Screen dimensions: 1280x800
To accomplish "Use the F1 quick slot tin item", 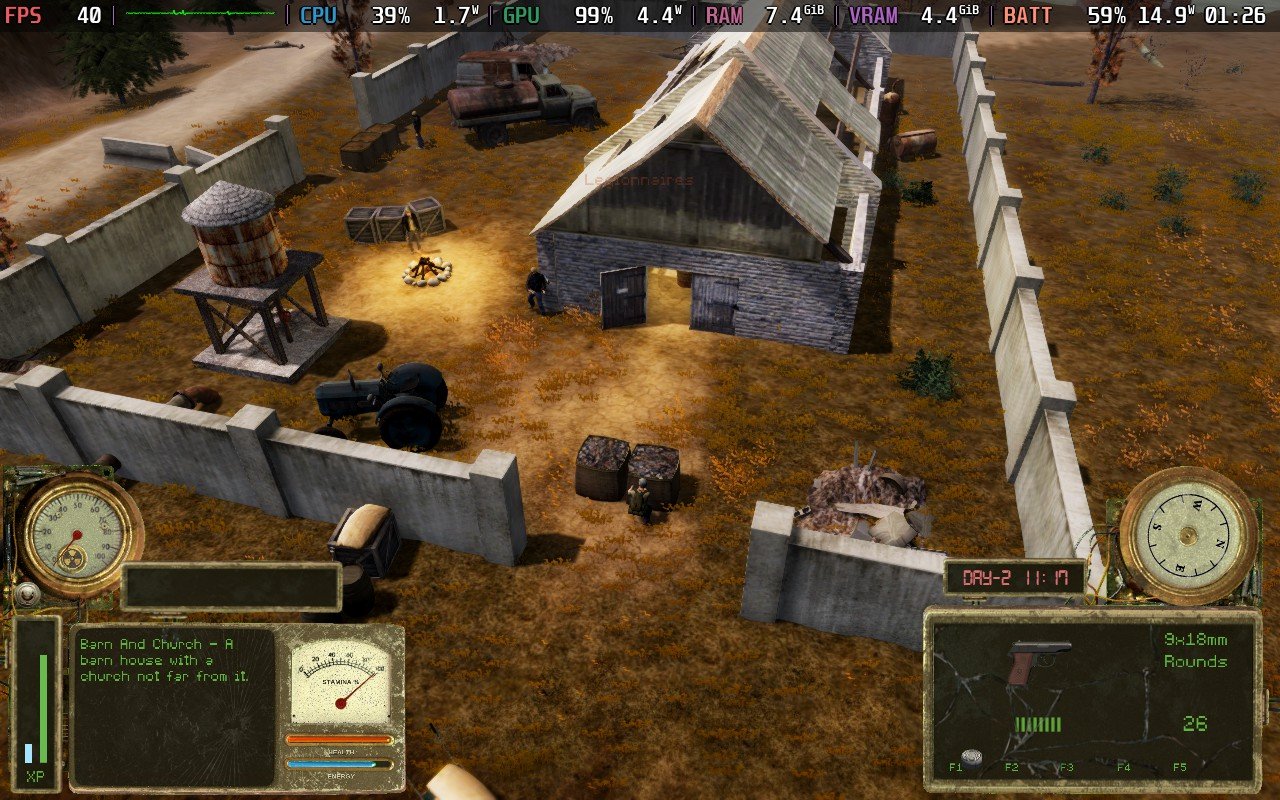I will point(969,757).
